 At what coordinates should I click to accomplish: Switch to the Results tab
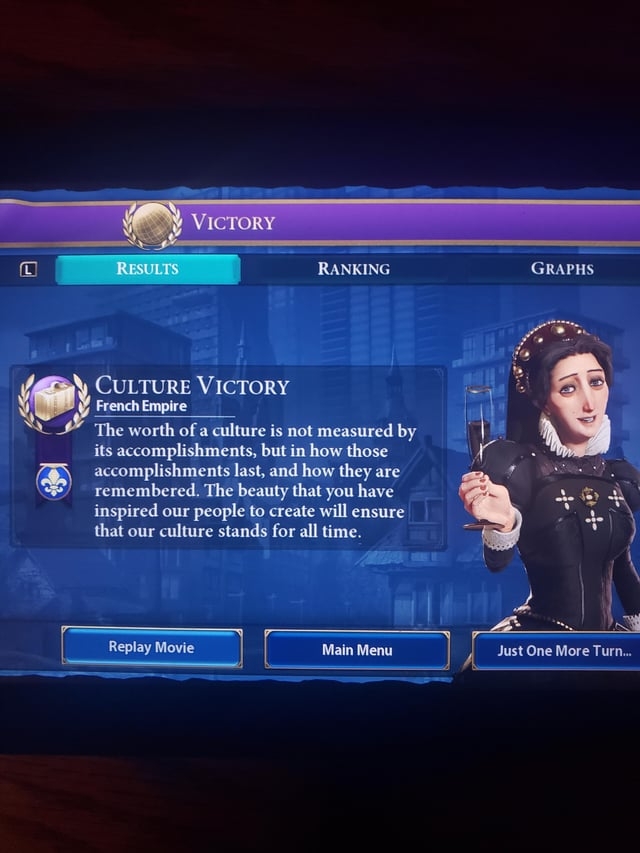[147, 269]
